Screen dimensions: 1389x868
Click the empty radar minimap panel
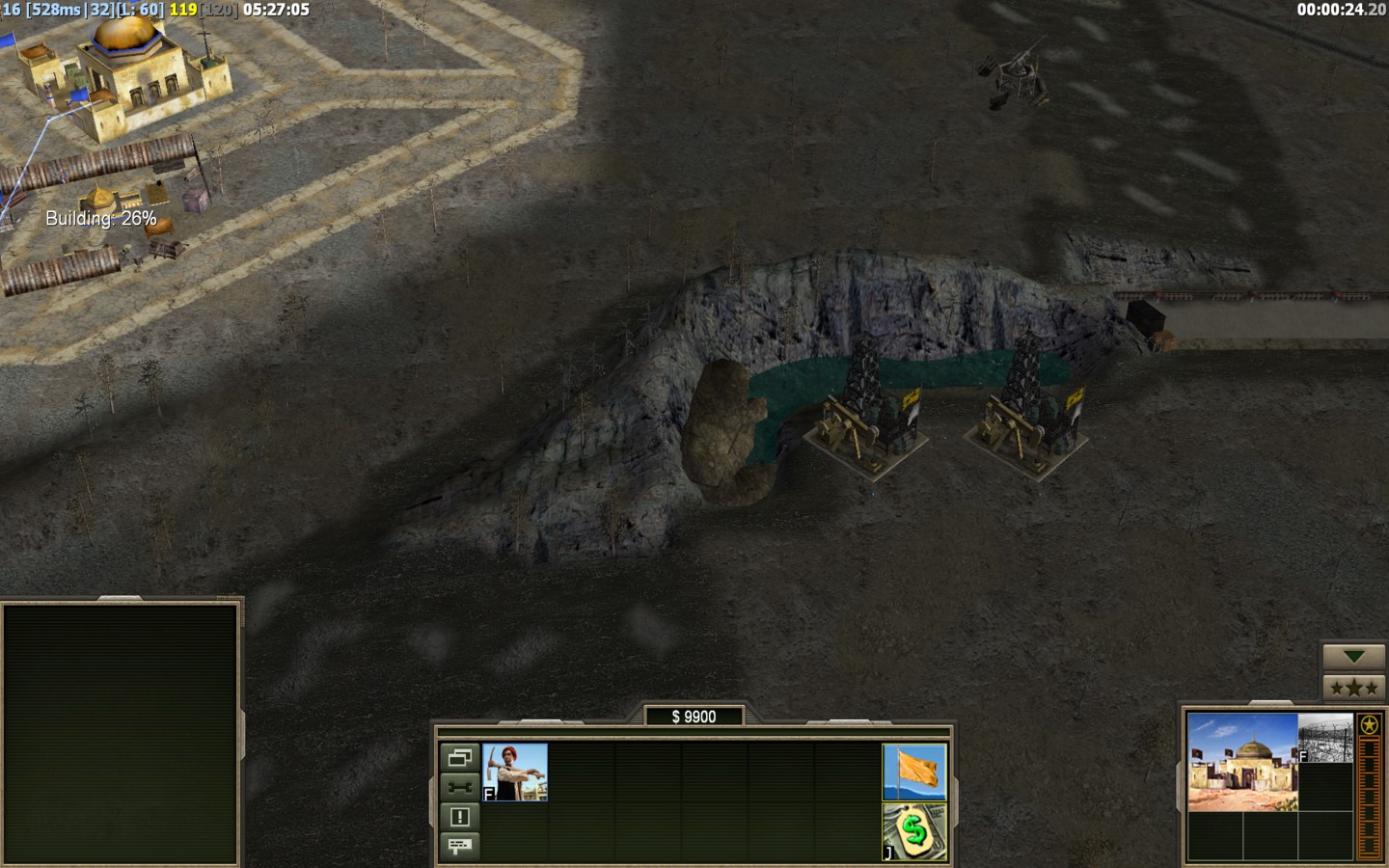tap(121, 733)
